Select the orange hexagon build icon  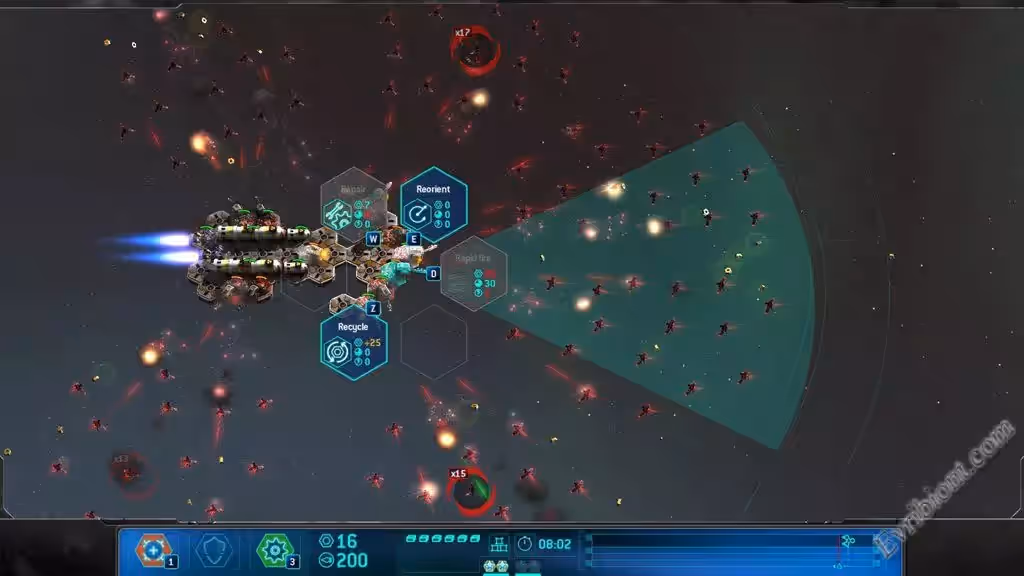pyautogui.click(x=153, y=549)
